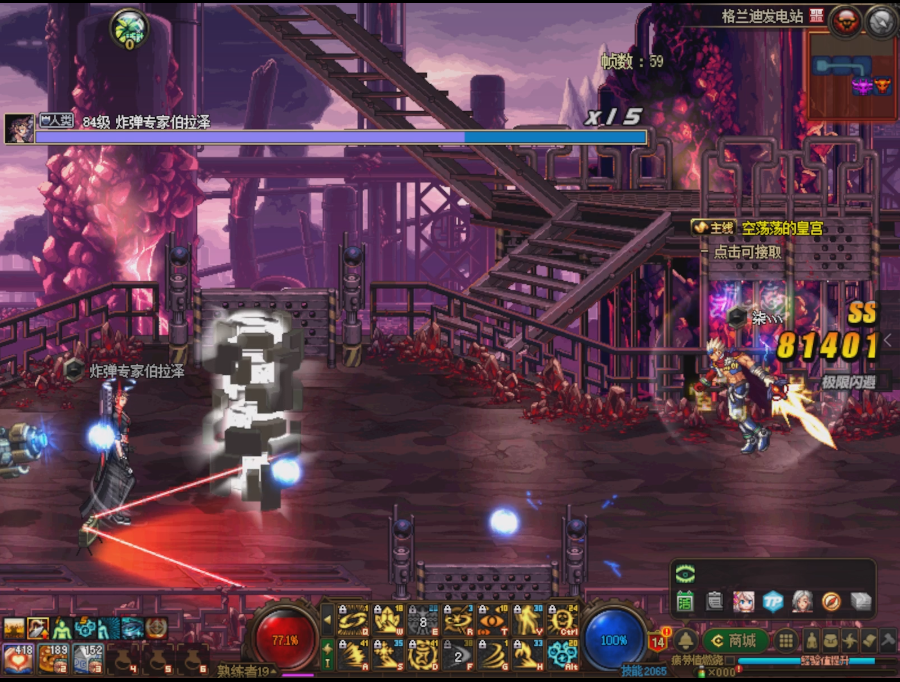The width and height of the screenshot is (900, 682).
Task: Click the level 14 red shield badge
Action: [658, 642]
